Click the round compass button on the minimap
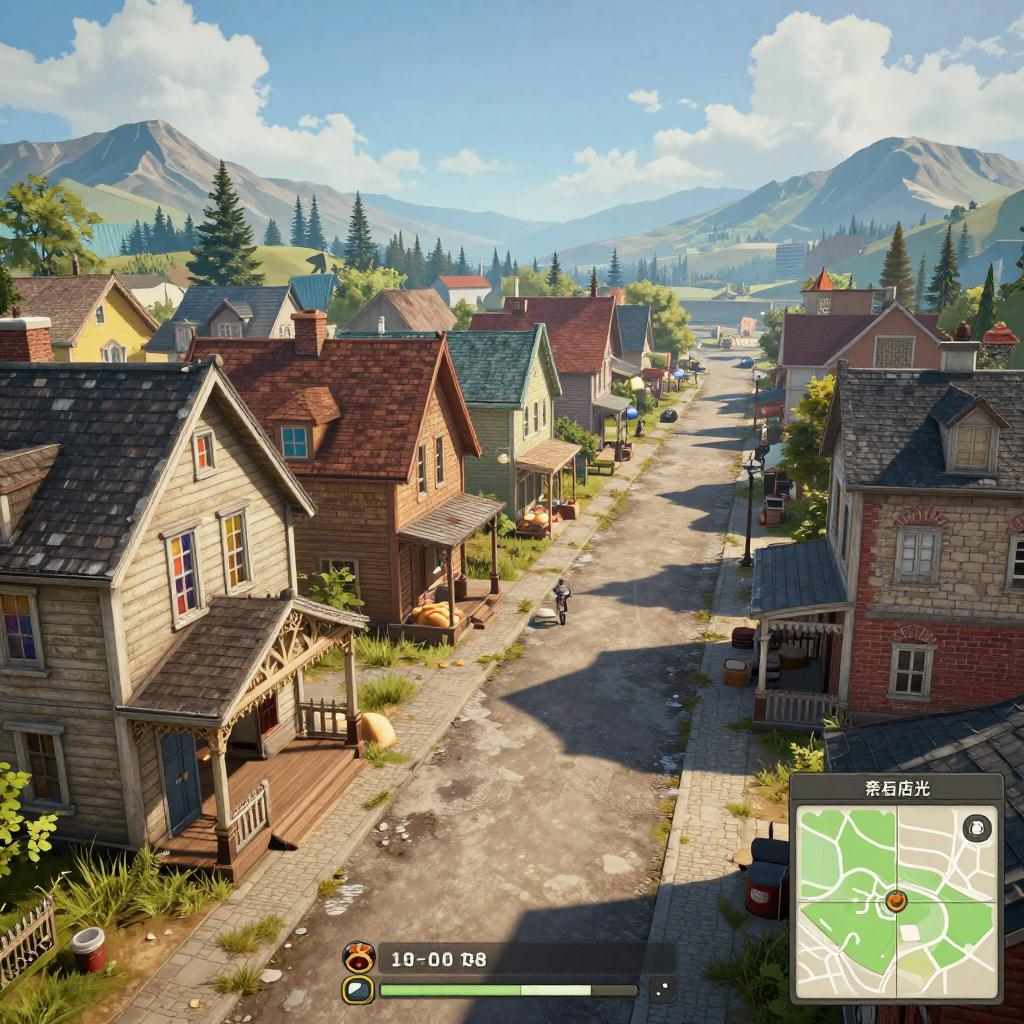 pyautogui.click(x=976, y=828)
